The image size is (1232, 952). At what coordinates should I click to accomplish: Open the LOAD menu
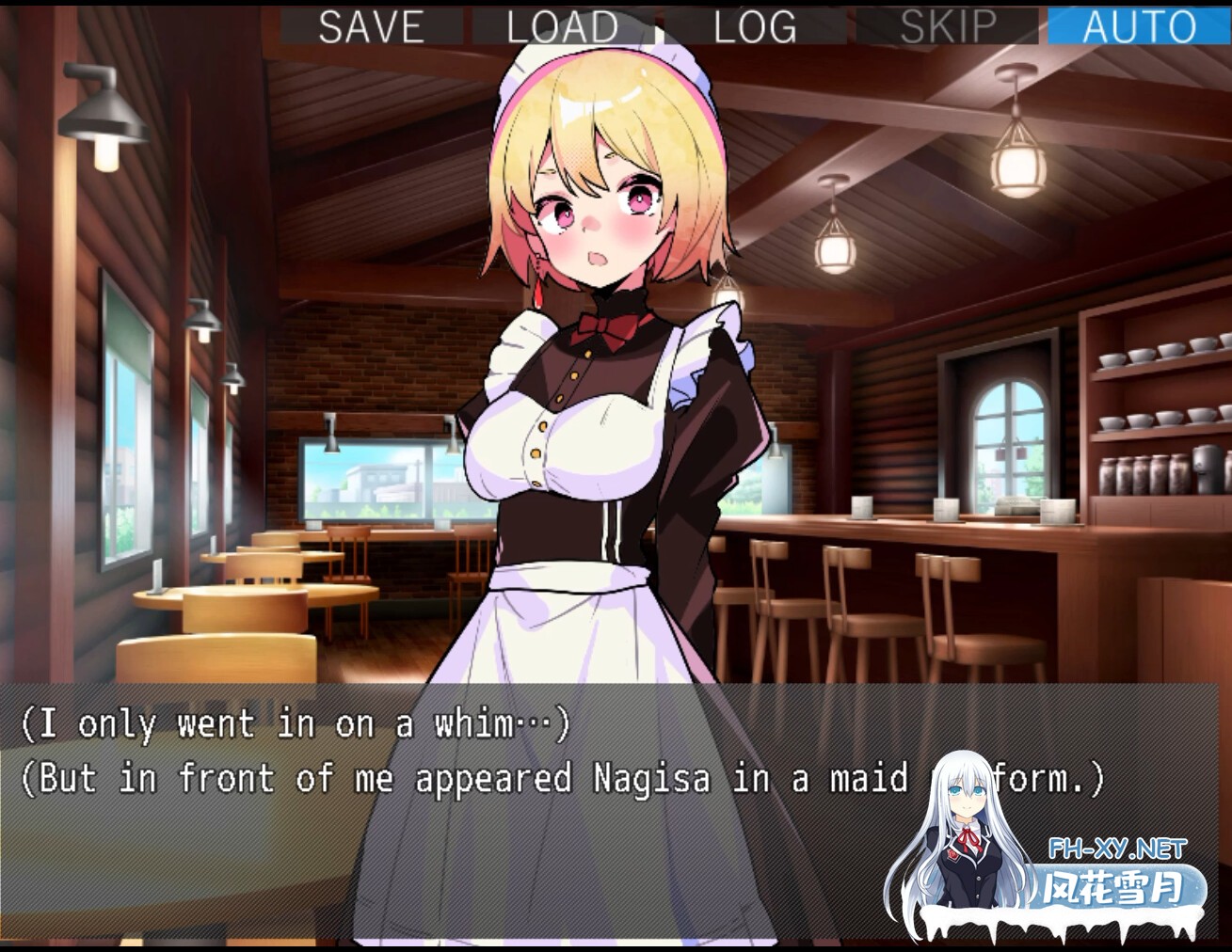click(562, 25)
